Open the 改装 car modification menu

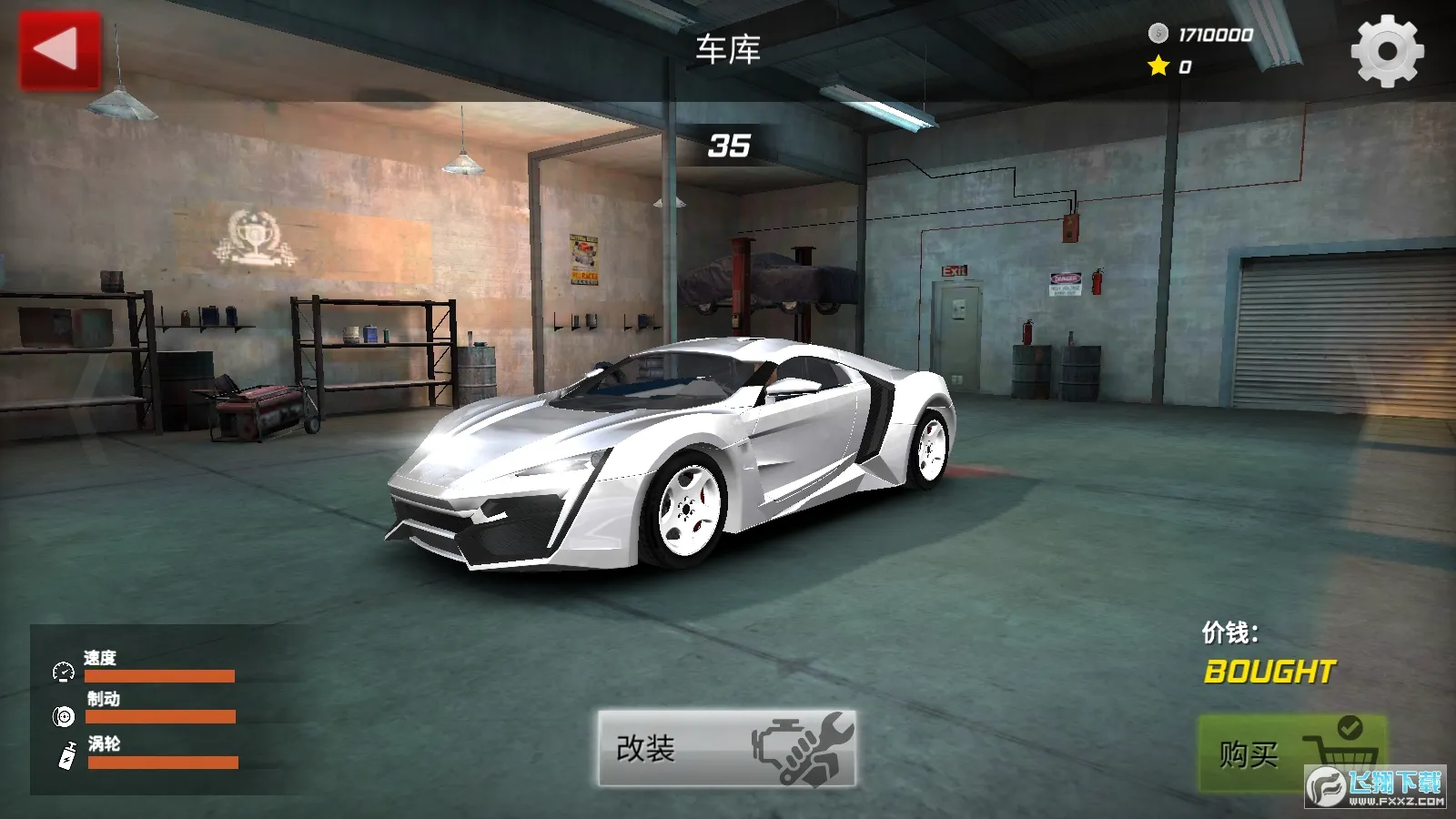726,748
